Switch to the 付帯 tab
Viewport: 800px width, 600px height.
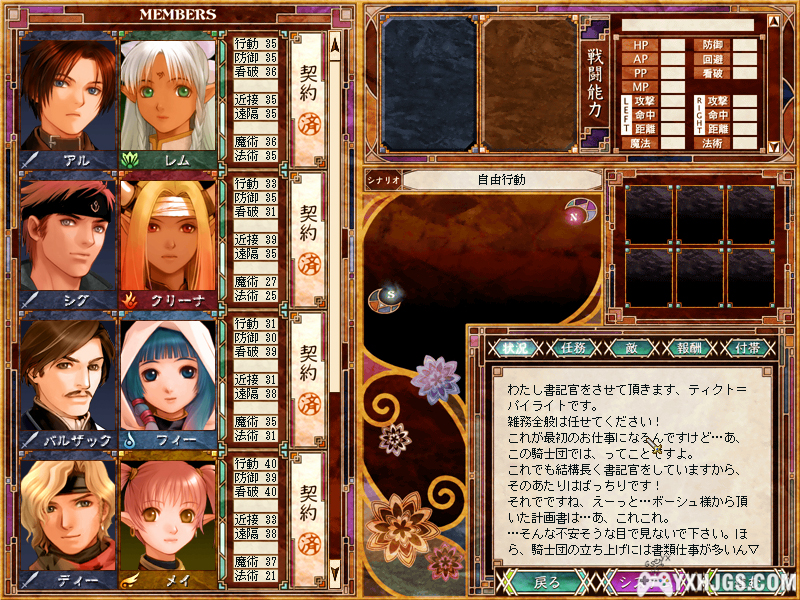tap(745, 348)
